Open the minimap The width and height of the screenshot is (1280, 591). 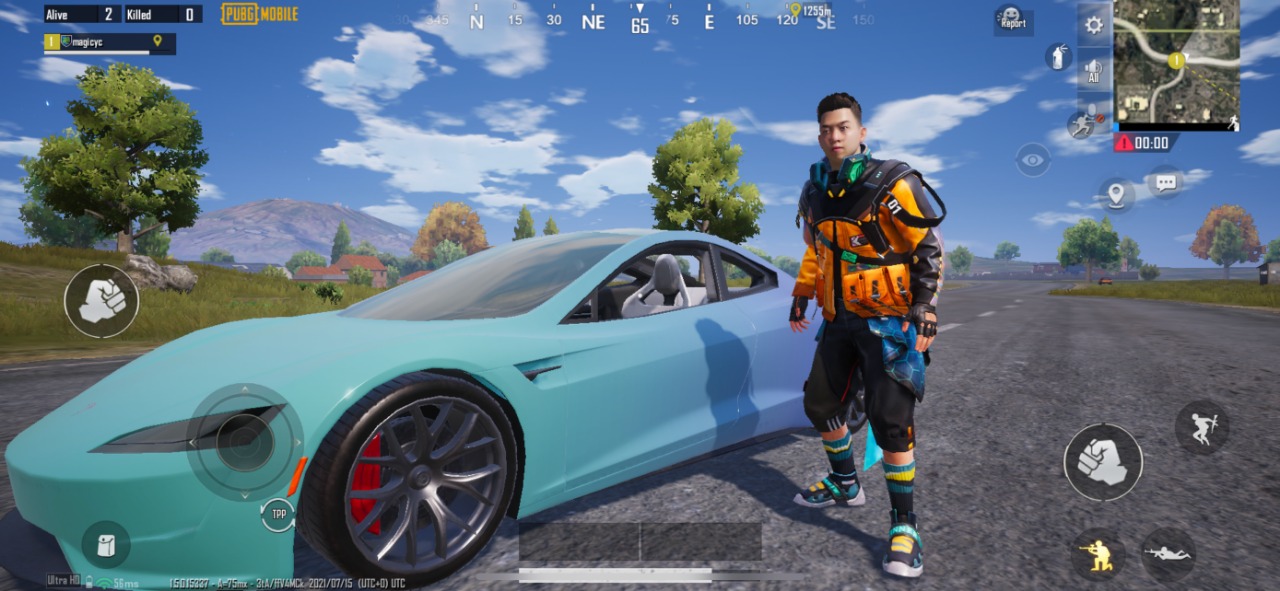(1177, 60)
